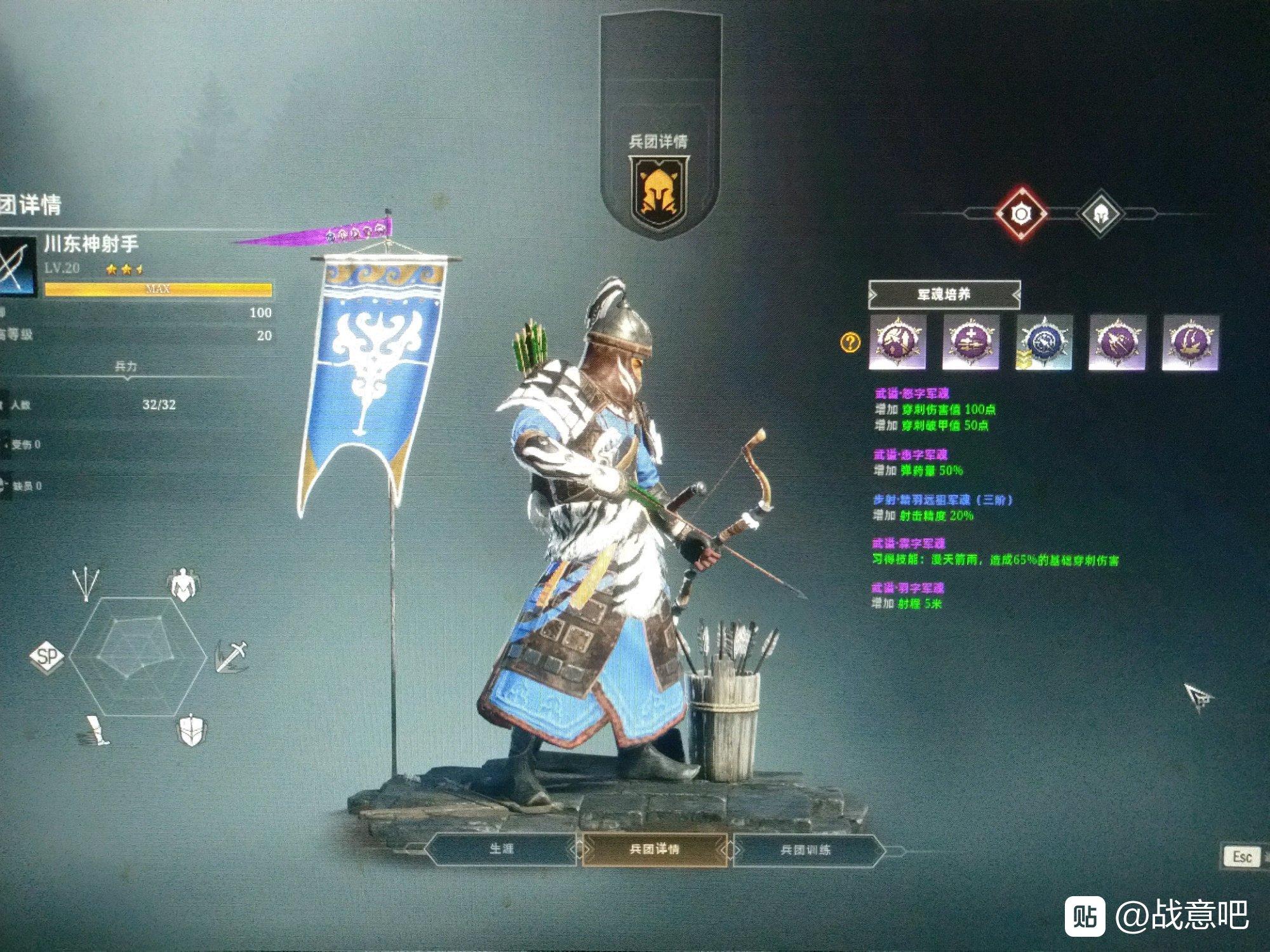1270x952 pixels.
Task: Pick the last purple range soul slot
Action: (1190, 343)
